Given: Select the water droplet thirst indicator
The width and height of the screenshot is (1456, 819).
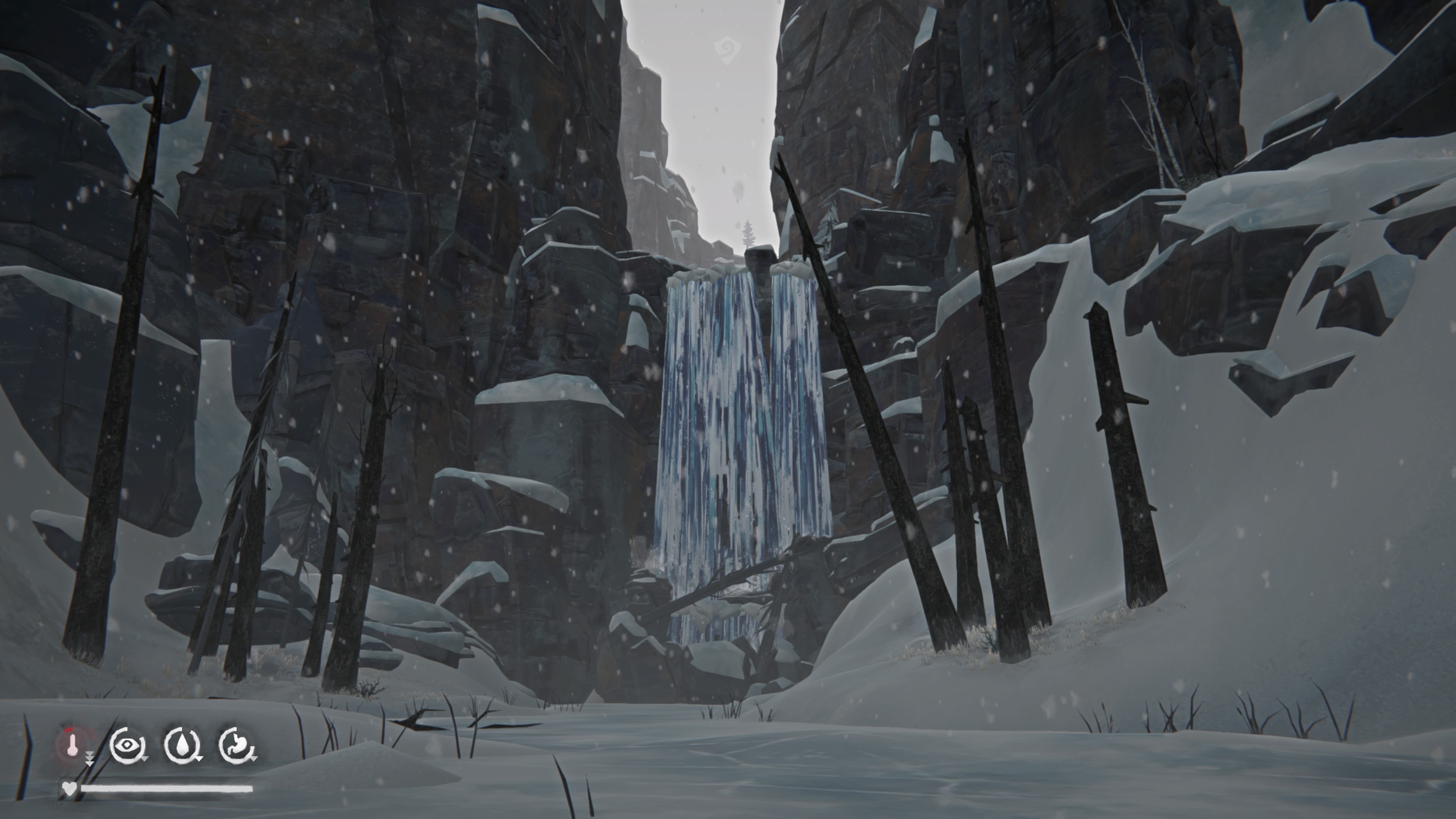Looking at the screenshot, I should pyautogui.click(x=182, y=744).
